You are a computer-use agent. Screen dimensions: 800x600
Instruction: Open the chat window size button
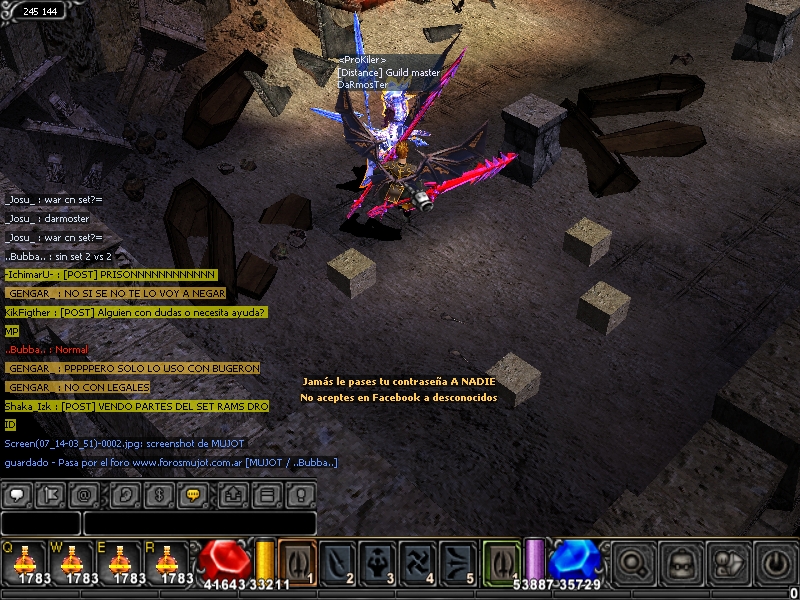[x=266, y=494]
